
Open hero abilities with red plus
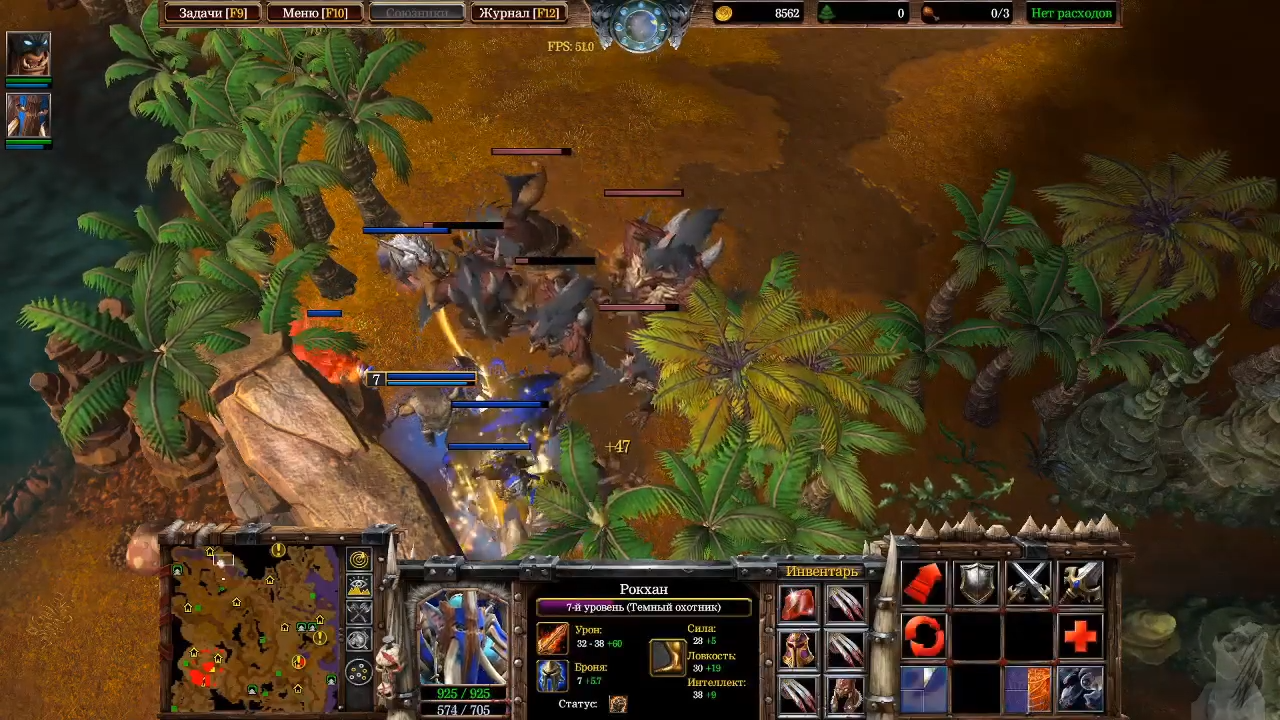coord(1080,635)
